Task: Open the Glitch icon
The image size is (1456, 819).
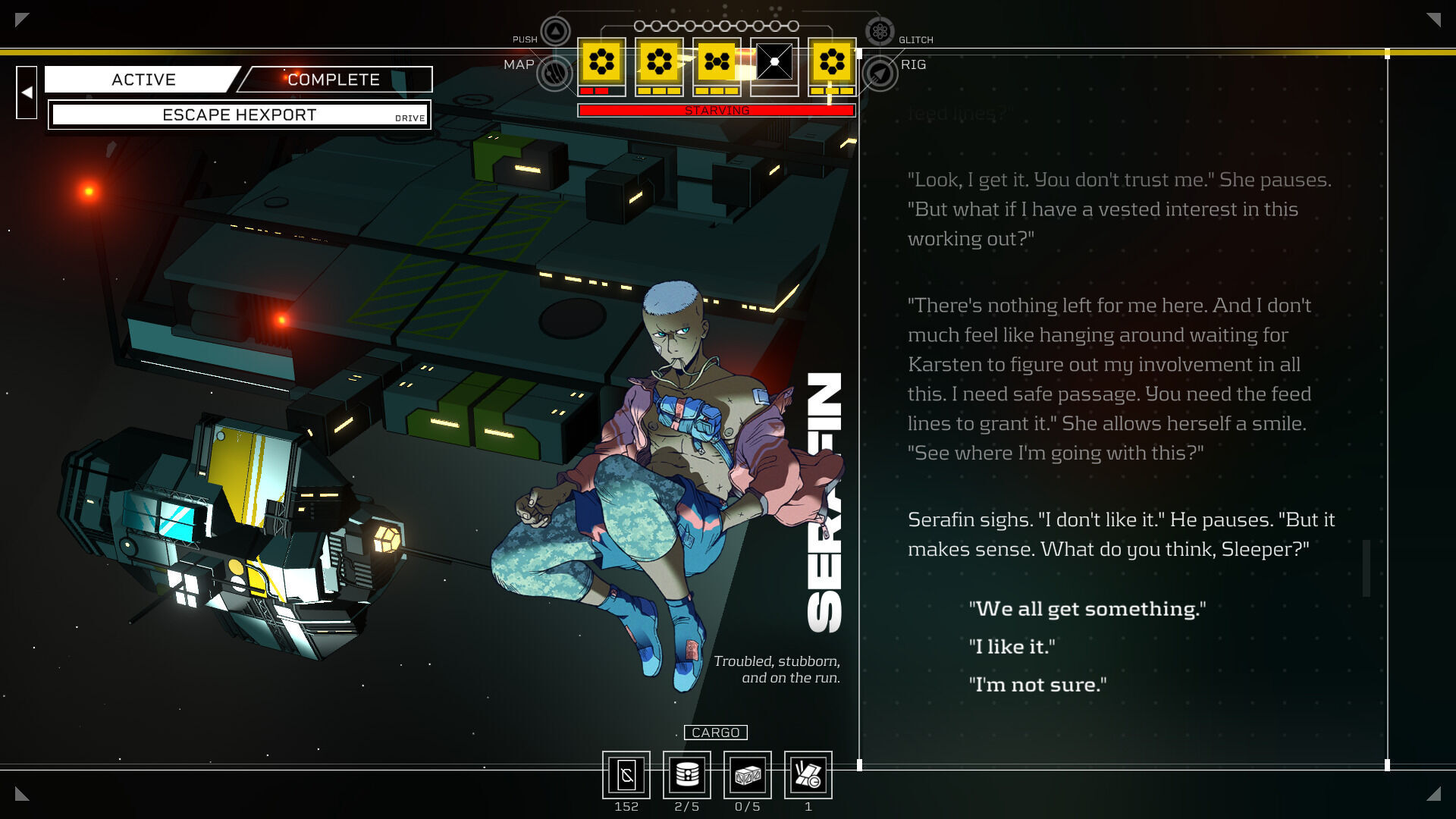Action: point(880,32)
